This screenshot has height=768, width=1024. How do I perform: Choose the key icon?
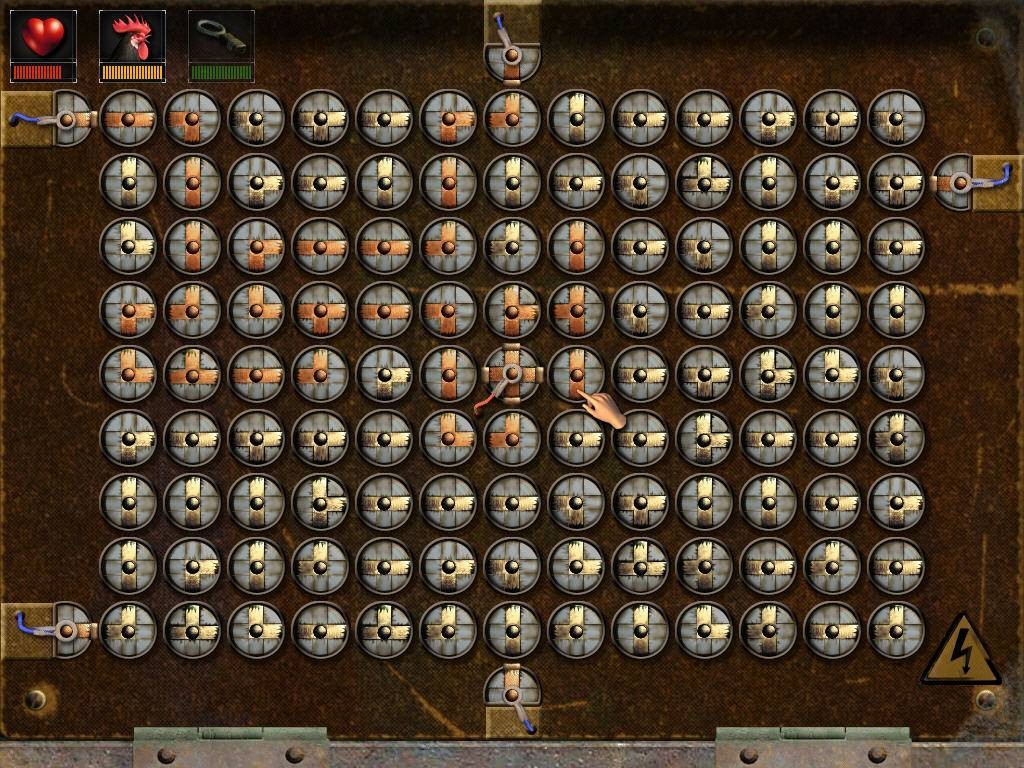[221, 37]
